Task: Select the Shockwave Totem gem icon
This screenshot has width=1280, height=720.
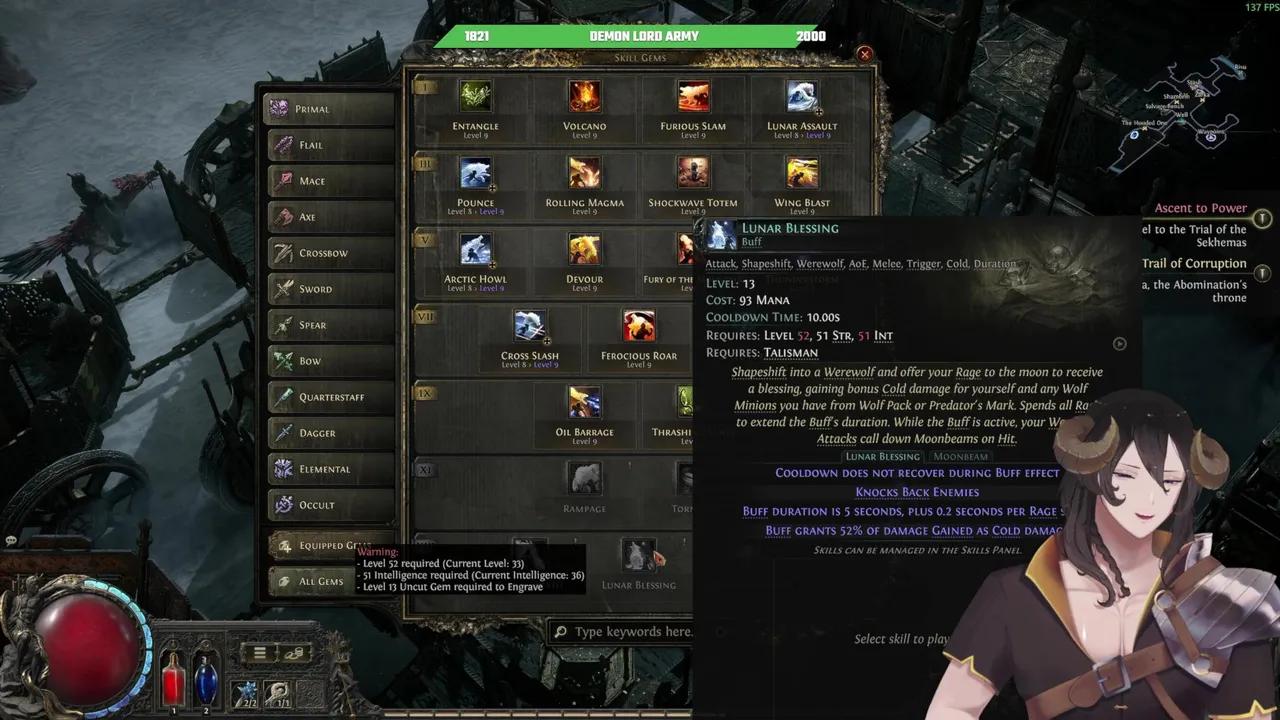Action: tap(693, 173)
